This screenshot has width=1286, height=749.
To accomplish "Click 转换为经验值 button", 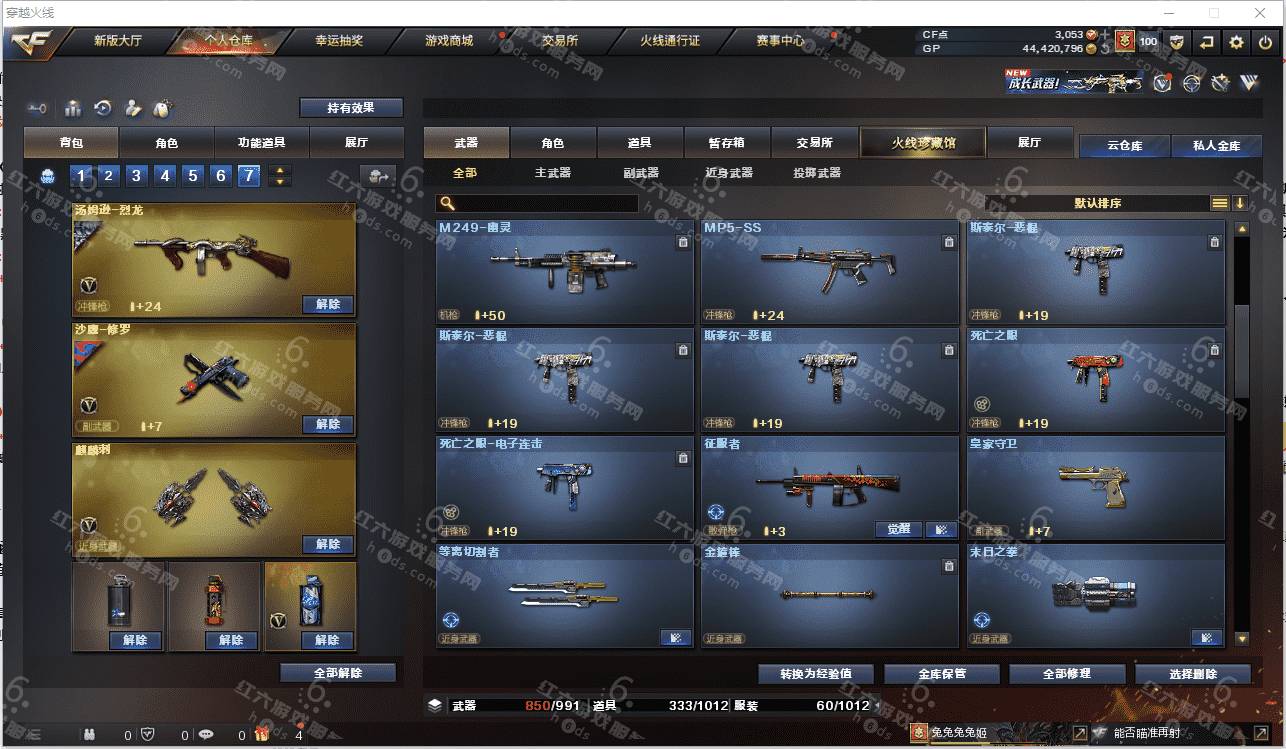I will click(816, 674).
